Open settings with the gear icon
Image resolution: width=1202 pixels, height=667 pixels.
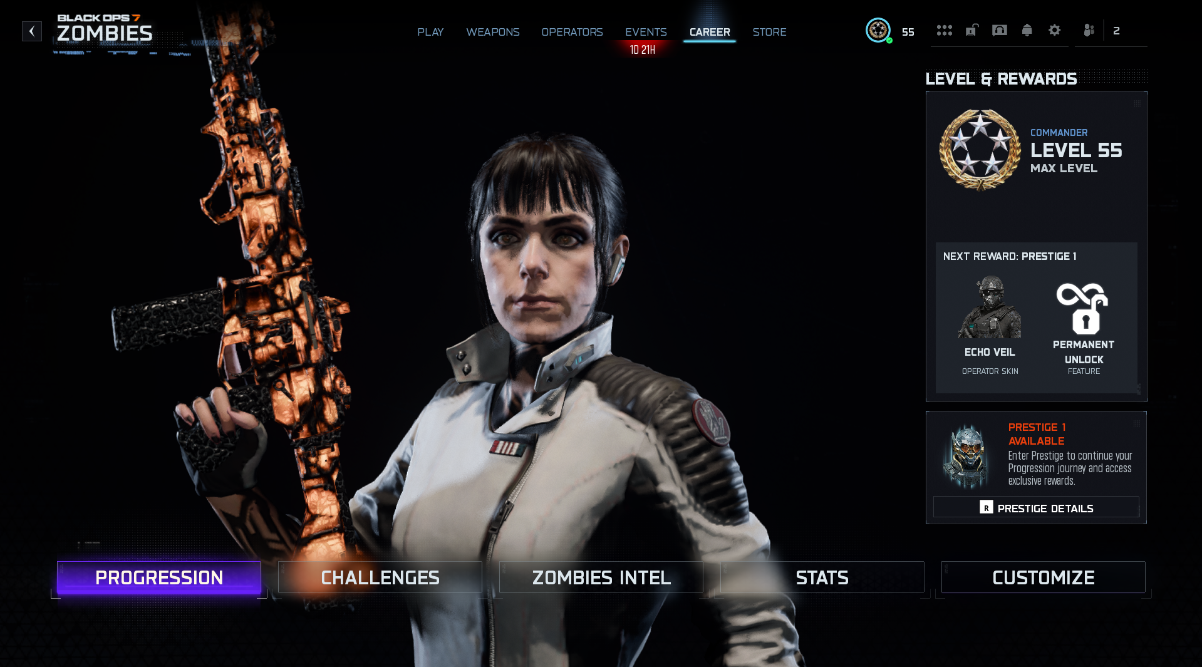[1054, 31]
